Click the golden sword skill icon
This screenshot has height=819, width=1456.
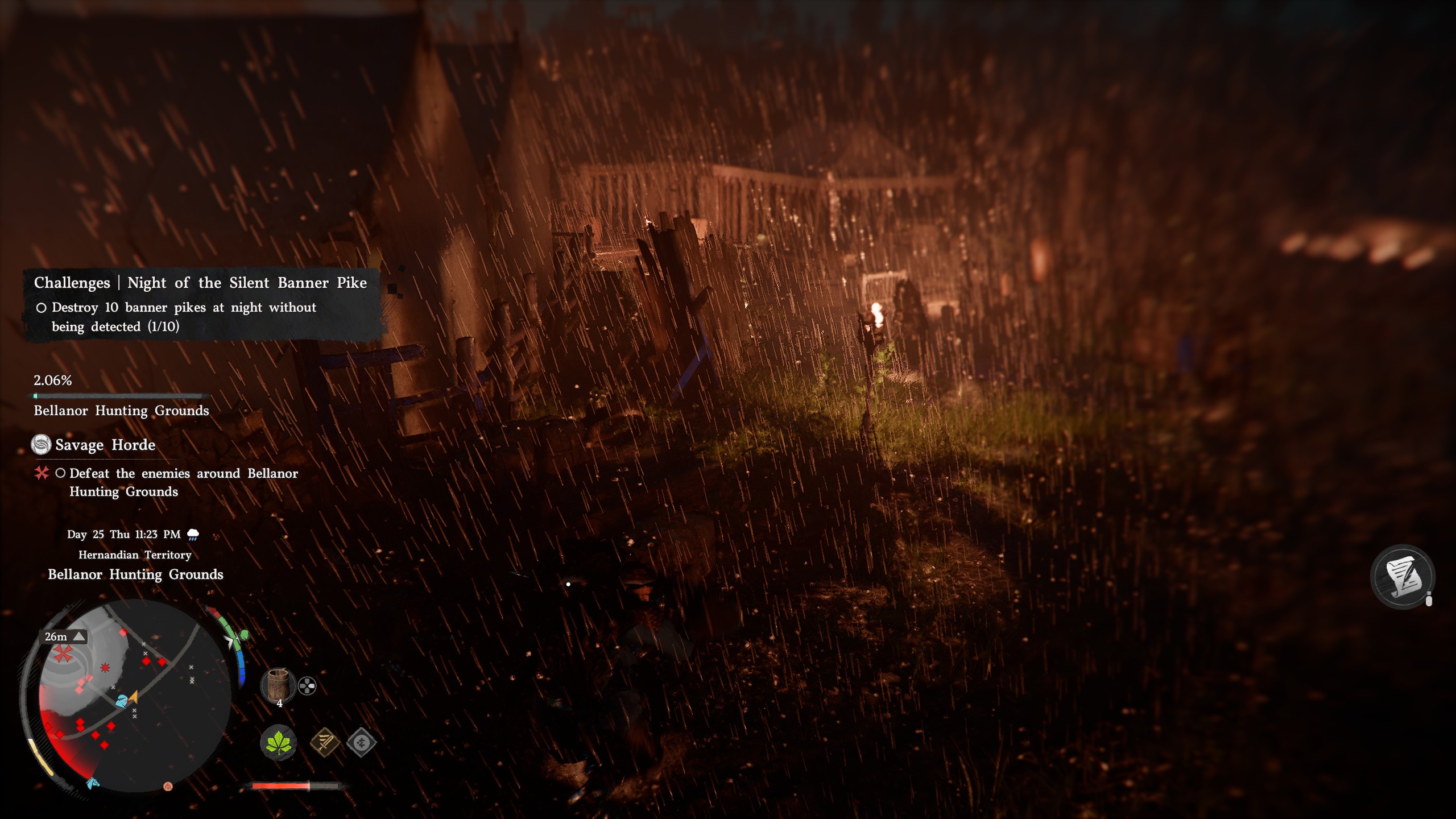[x=325, y=742]
